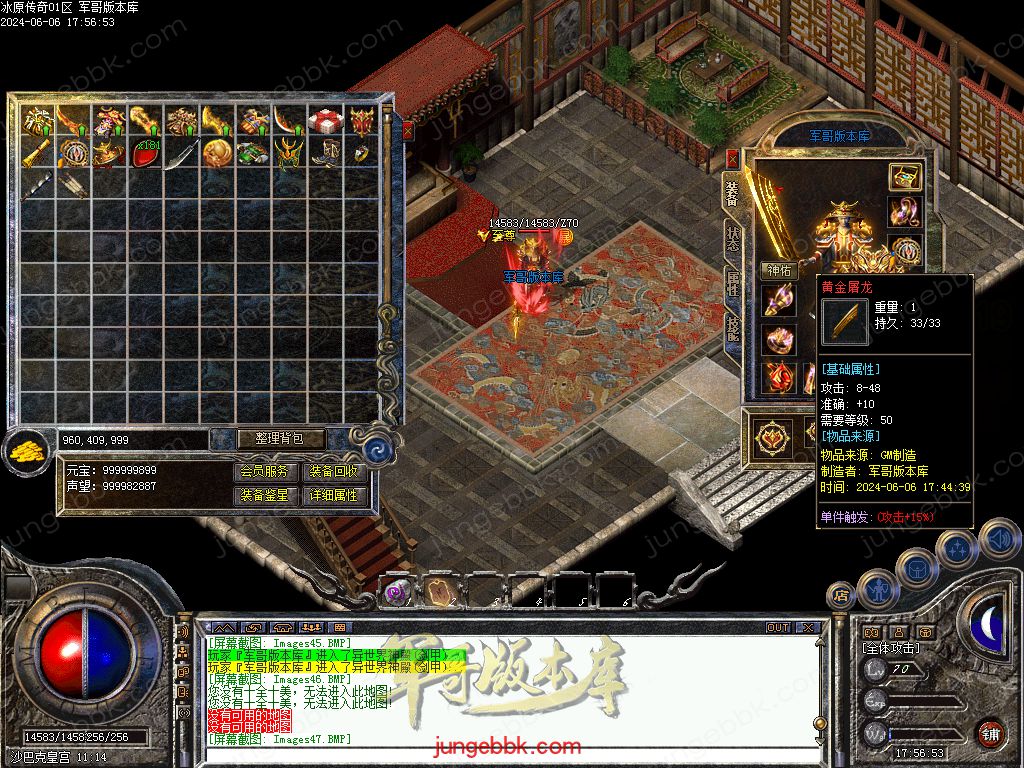This screenshot has width=1024, height=768.
Task: Select the curved steel blade in the bag
Action: coord(181,155)
